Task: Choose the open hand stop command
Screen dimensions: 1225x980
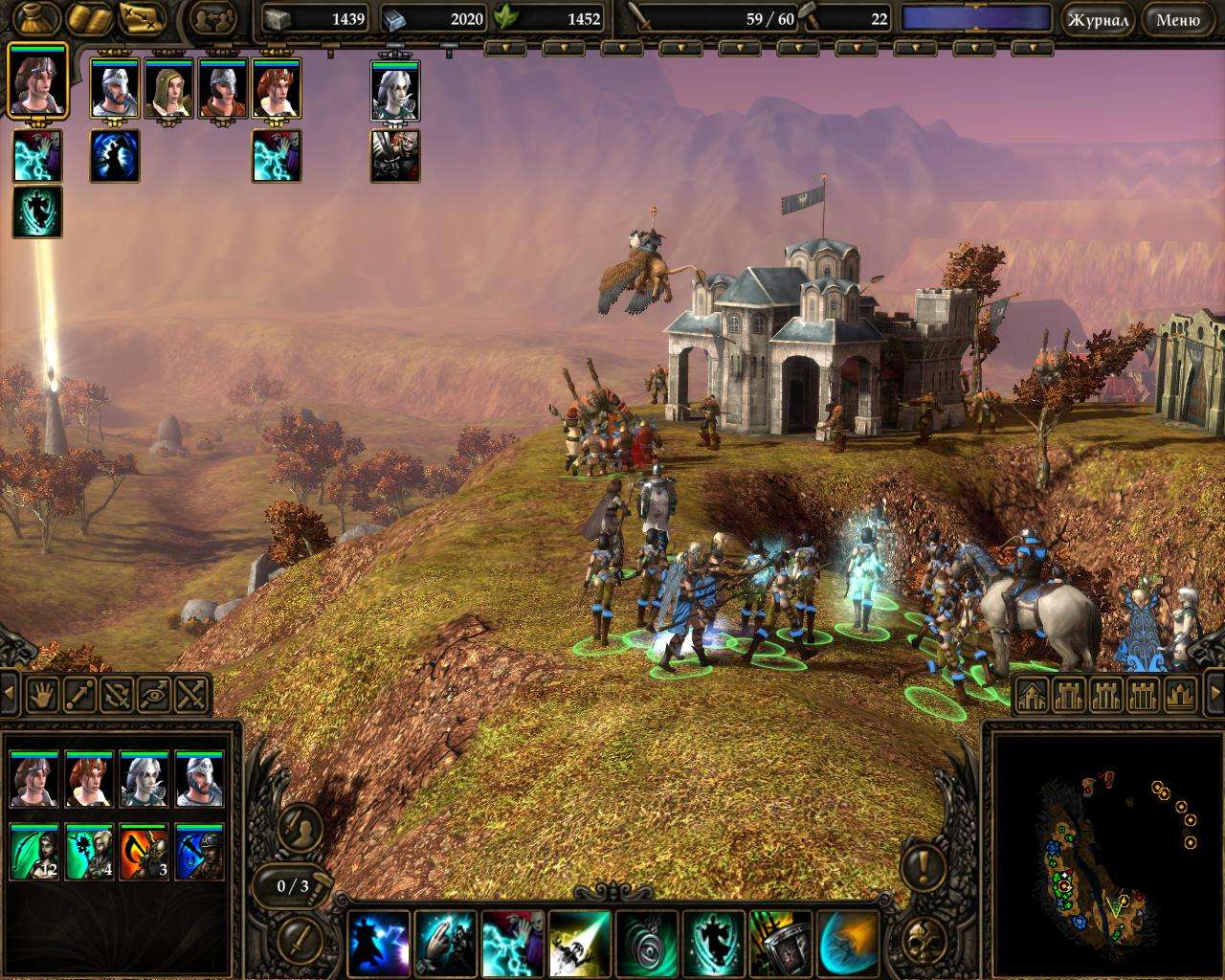Action: point(41,694)
